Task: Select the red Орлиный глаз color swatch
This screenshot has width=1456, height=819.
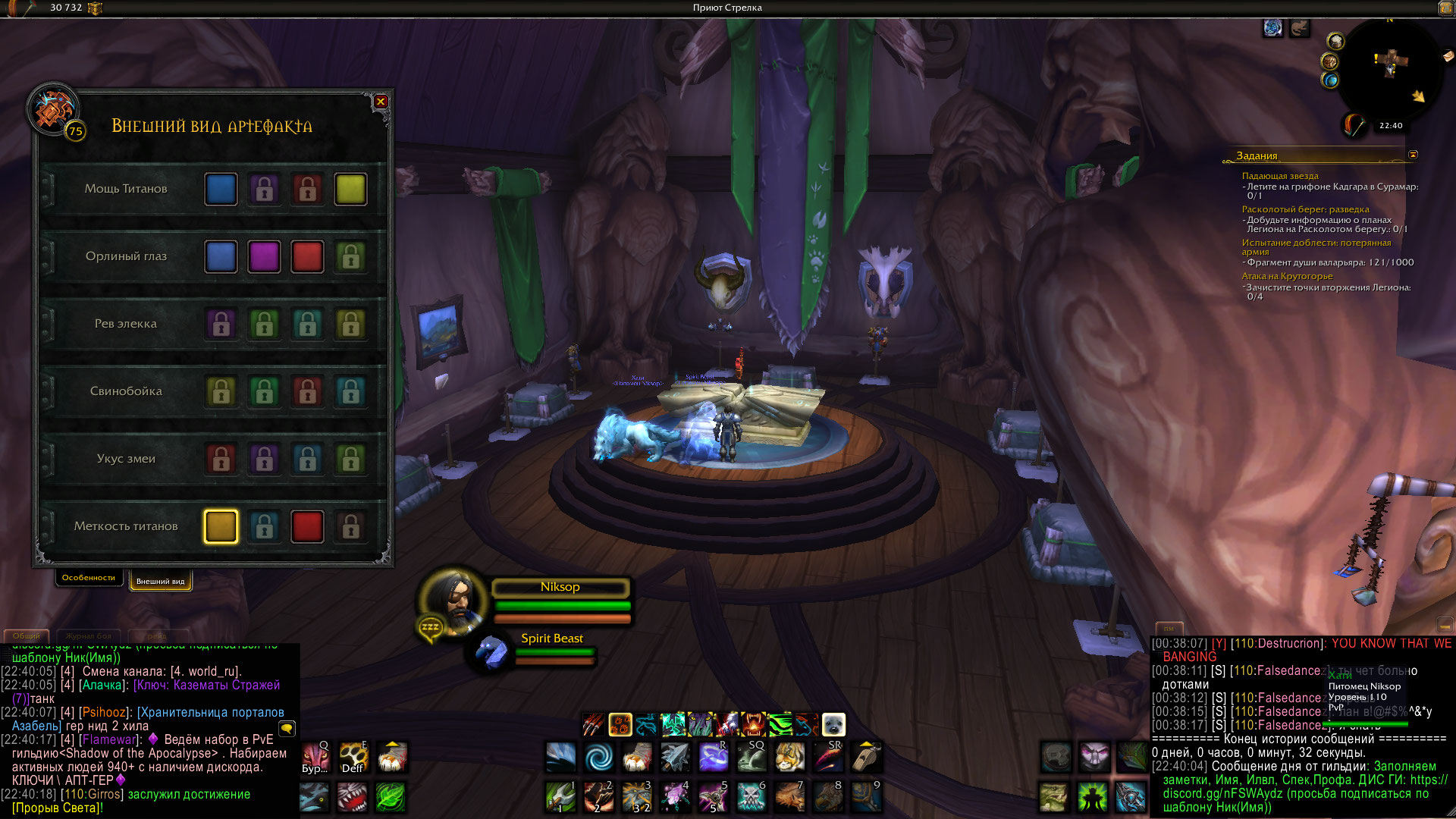Action: (307, 256)
